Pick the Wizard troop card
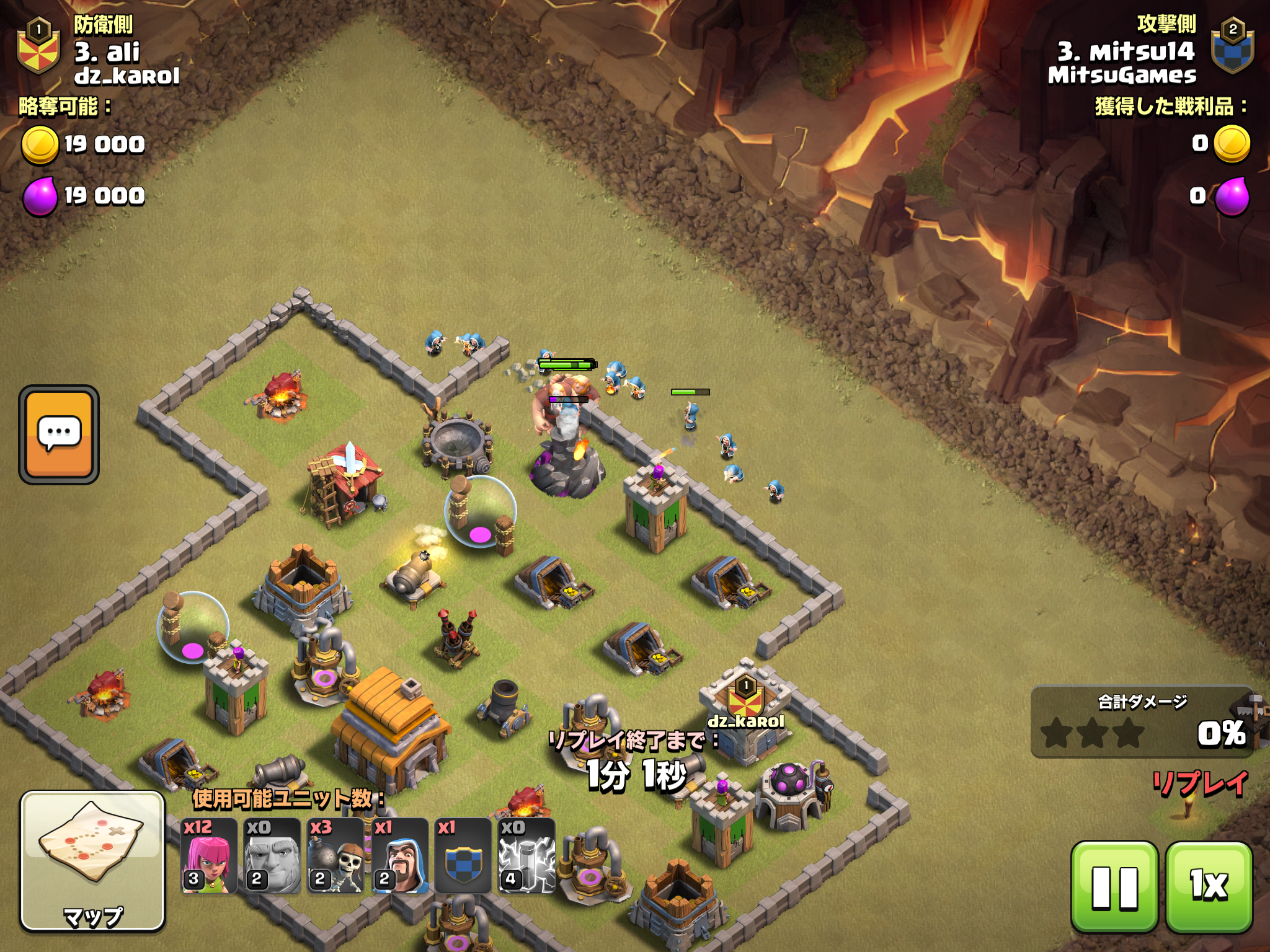Image resolution: width=1270 pixels, height=952 pixels. 400,857
